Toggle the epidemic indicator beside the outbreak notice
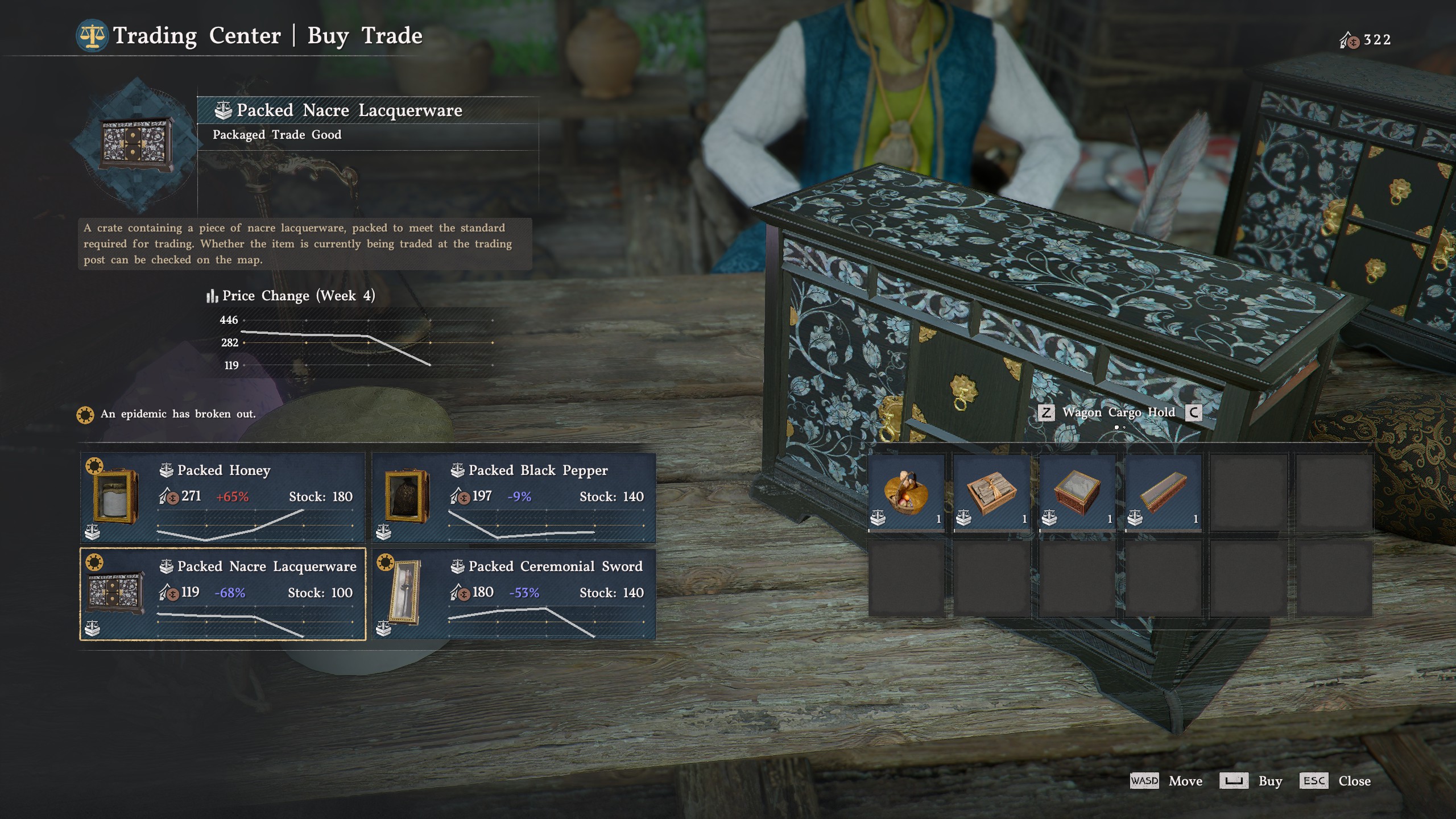 point(85,415)
